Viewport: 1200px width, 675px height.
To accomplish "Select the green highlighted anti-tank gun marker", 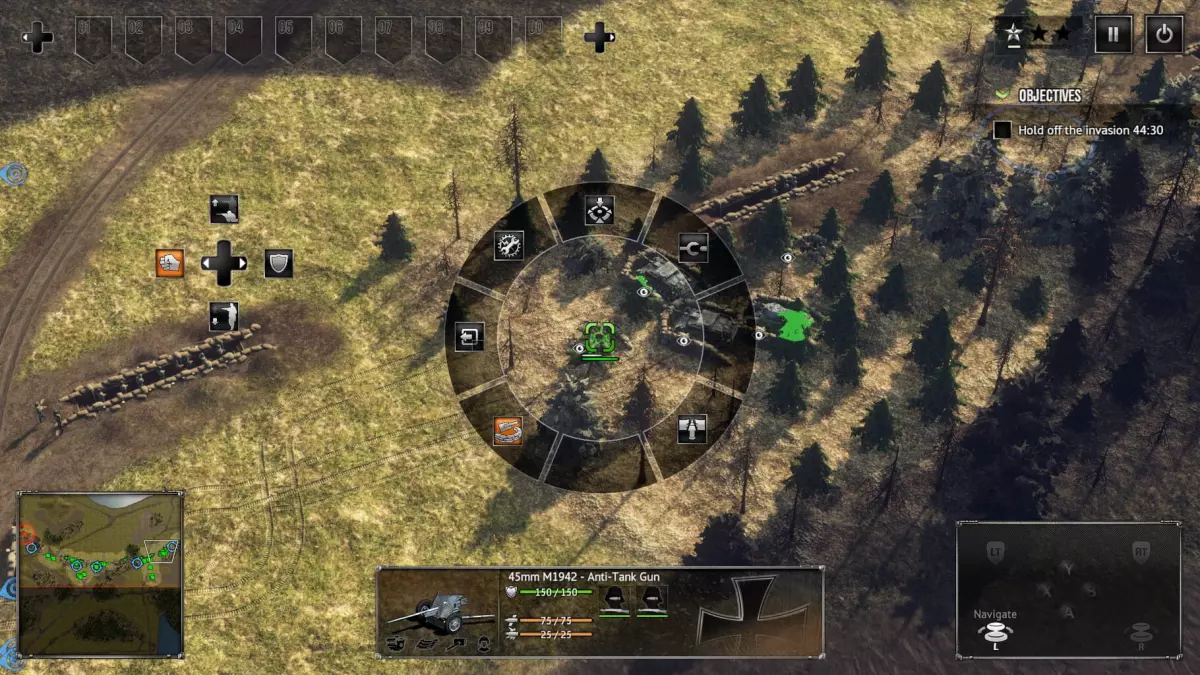I will tap(599, 336).
